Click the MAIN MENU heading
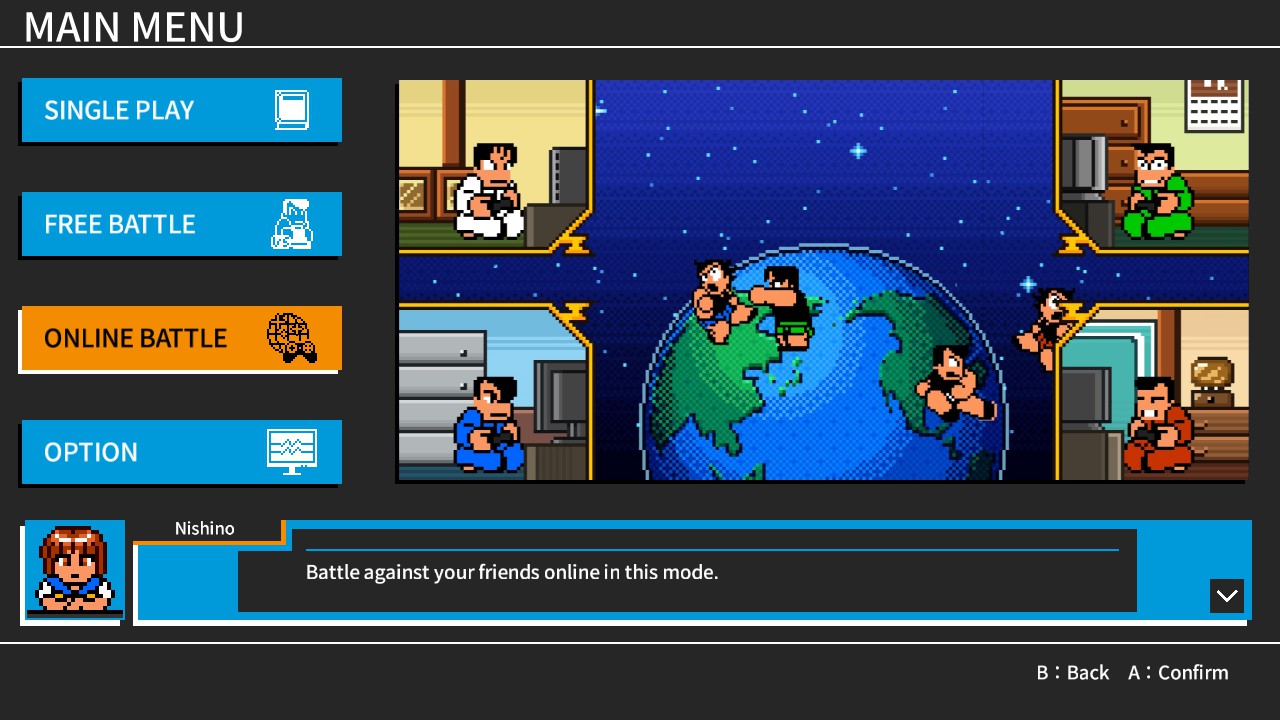1280x720 pixels. pyautogui.click(x=134, y=27)
